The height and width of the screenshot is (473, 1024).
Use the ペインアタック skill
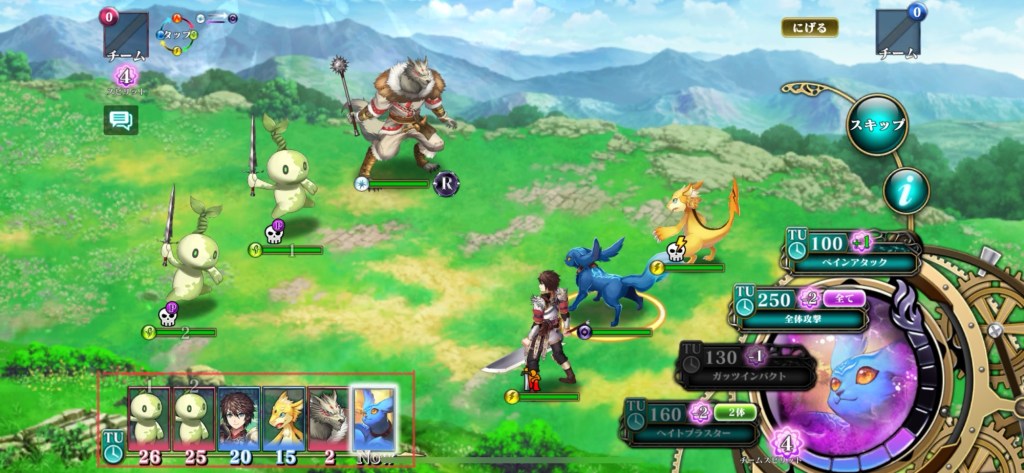853,251
